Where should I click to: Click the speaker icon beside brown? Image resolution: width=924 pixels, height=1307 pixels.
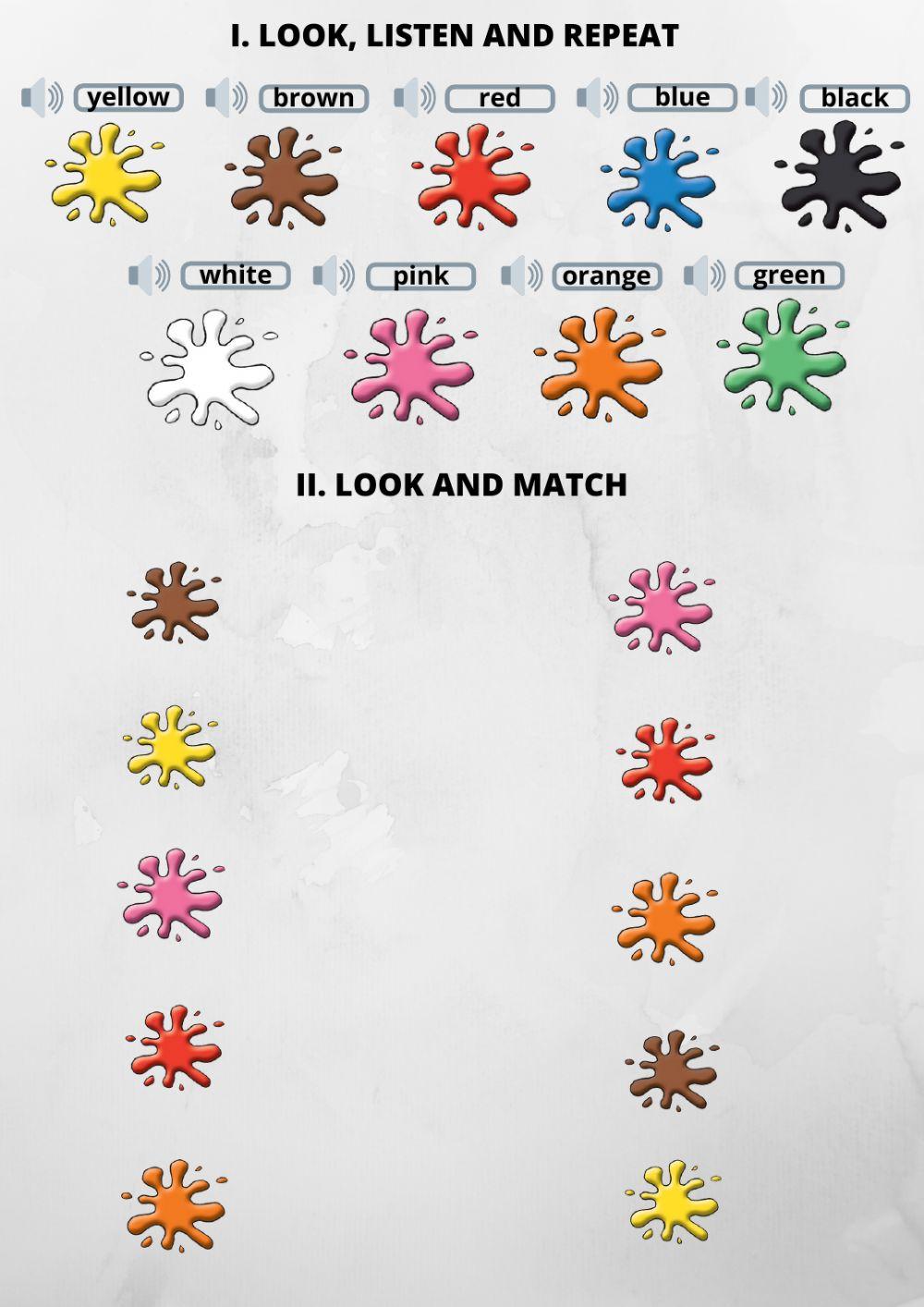pyautogui.click(x=226, y=97)
